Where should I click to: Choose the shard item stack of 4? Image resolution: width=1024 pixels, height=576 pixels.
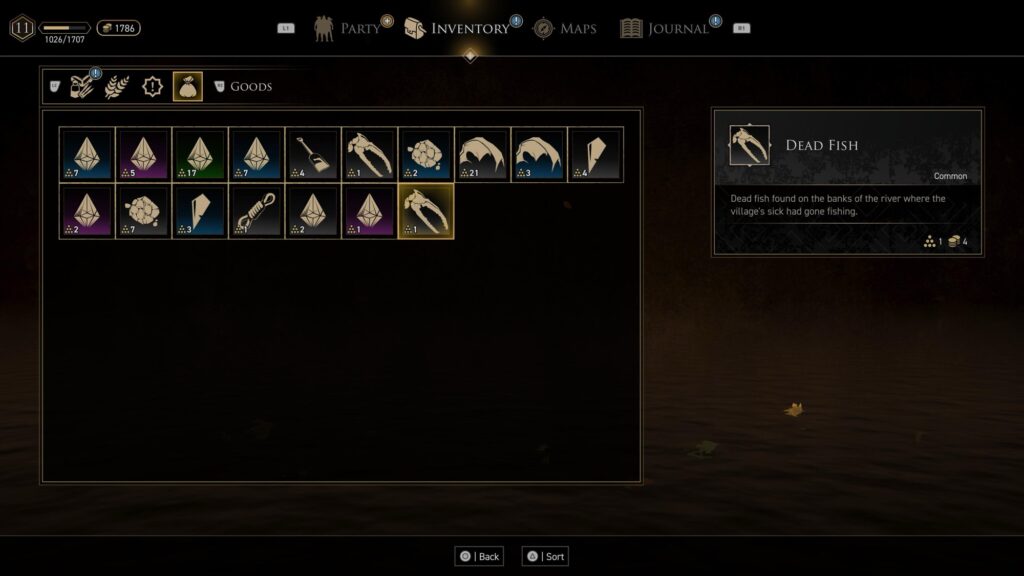pyautogui.click(x=595, y=154)
